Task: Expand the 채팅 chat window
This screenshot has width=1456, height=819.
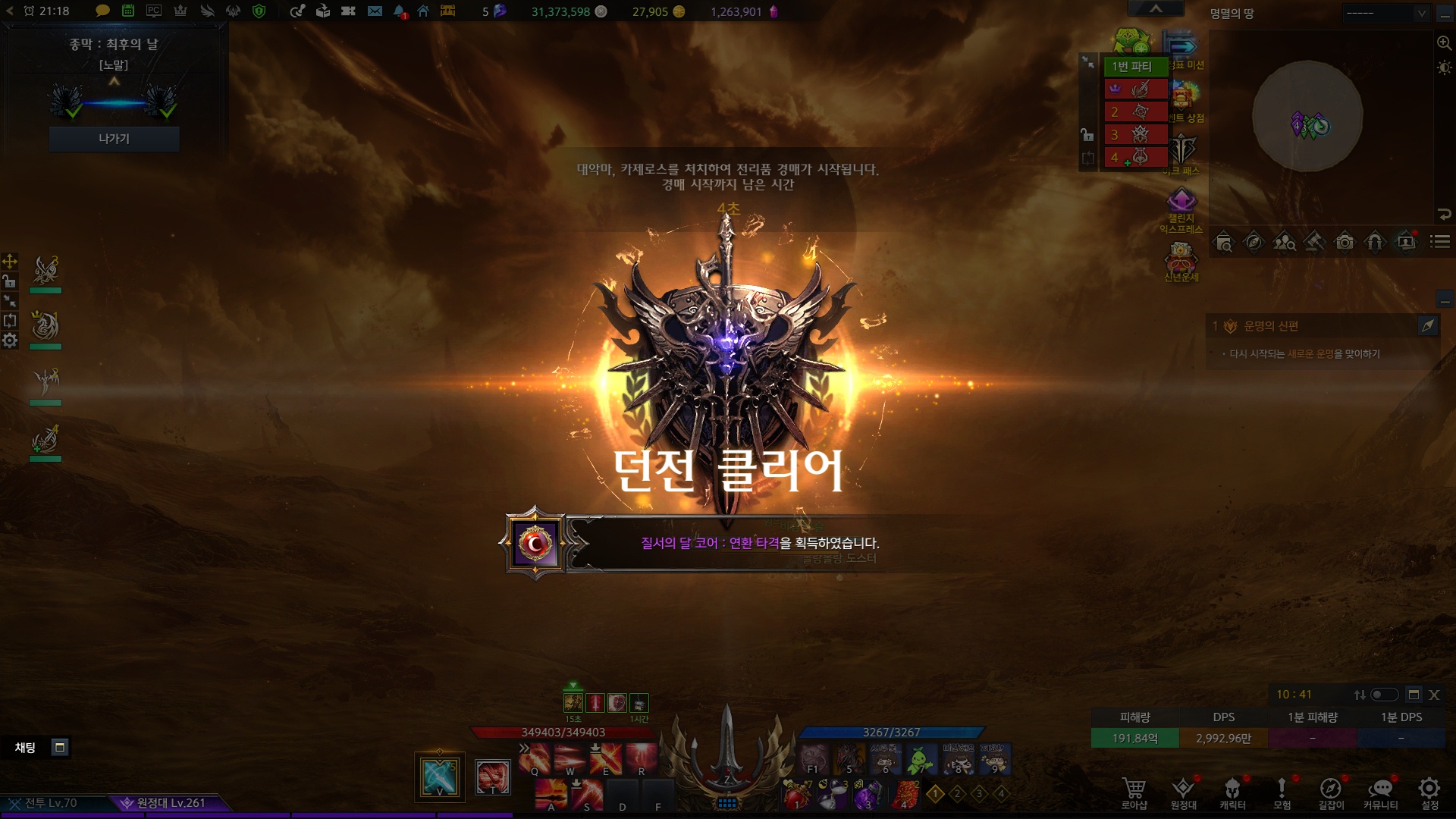Action: 60,748
